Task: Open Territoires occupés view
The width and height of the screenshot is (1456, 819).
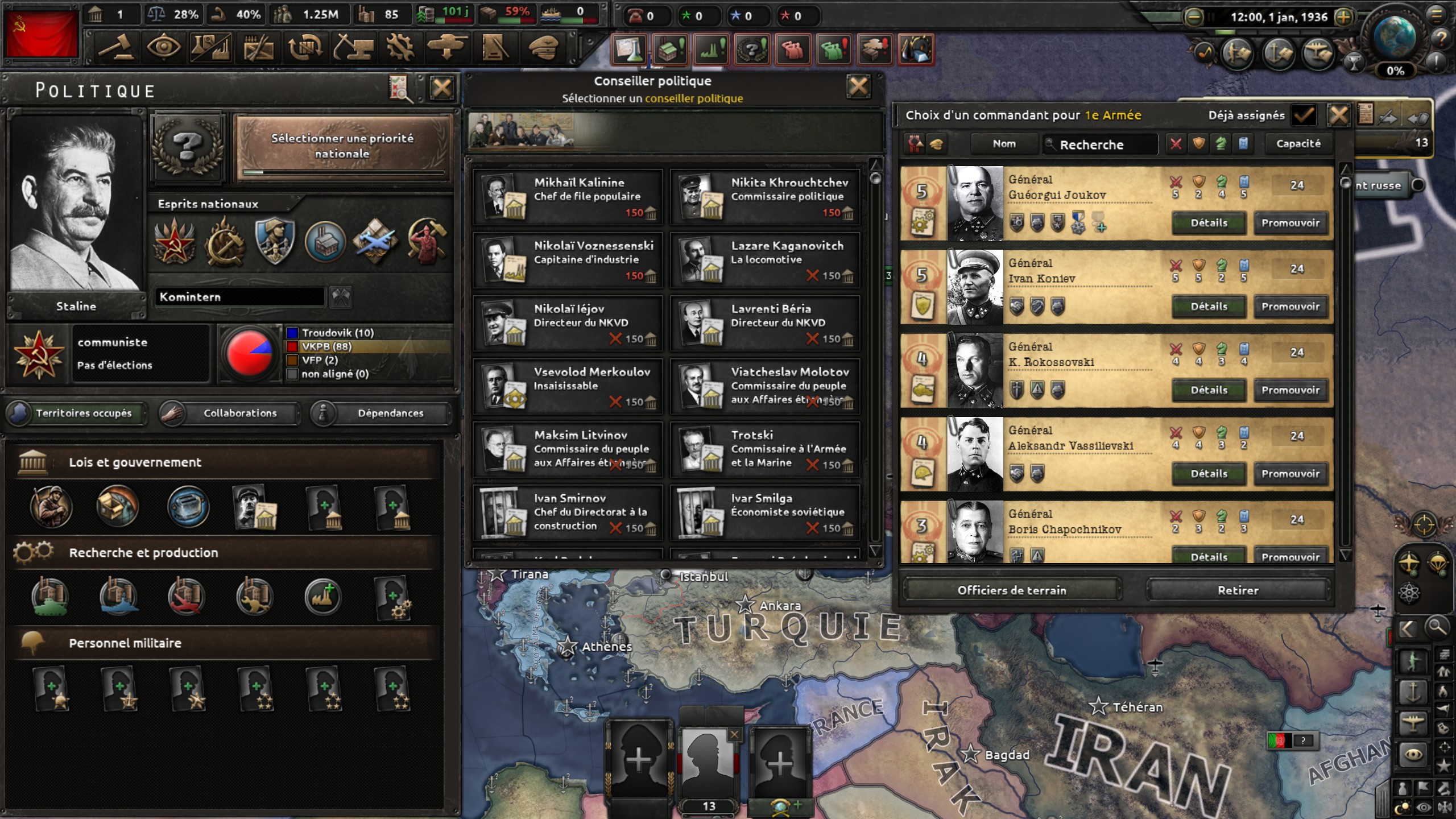Action: click(x=76, y=413)
